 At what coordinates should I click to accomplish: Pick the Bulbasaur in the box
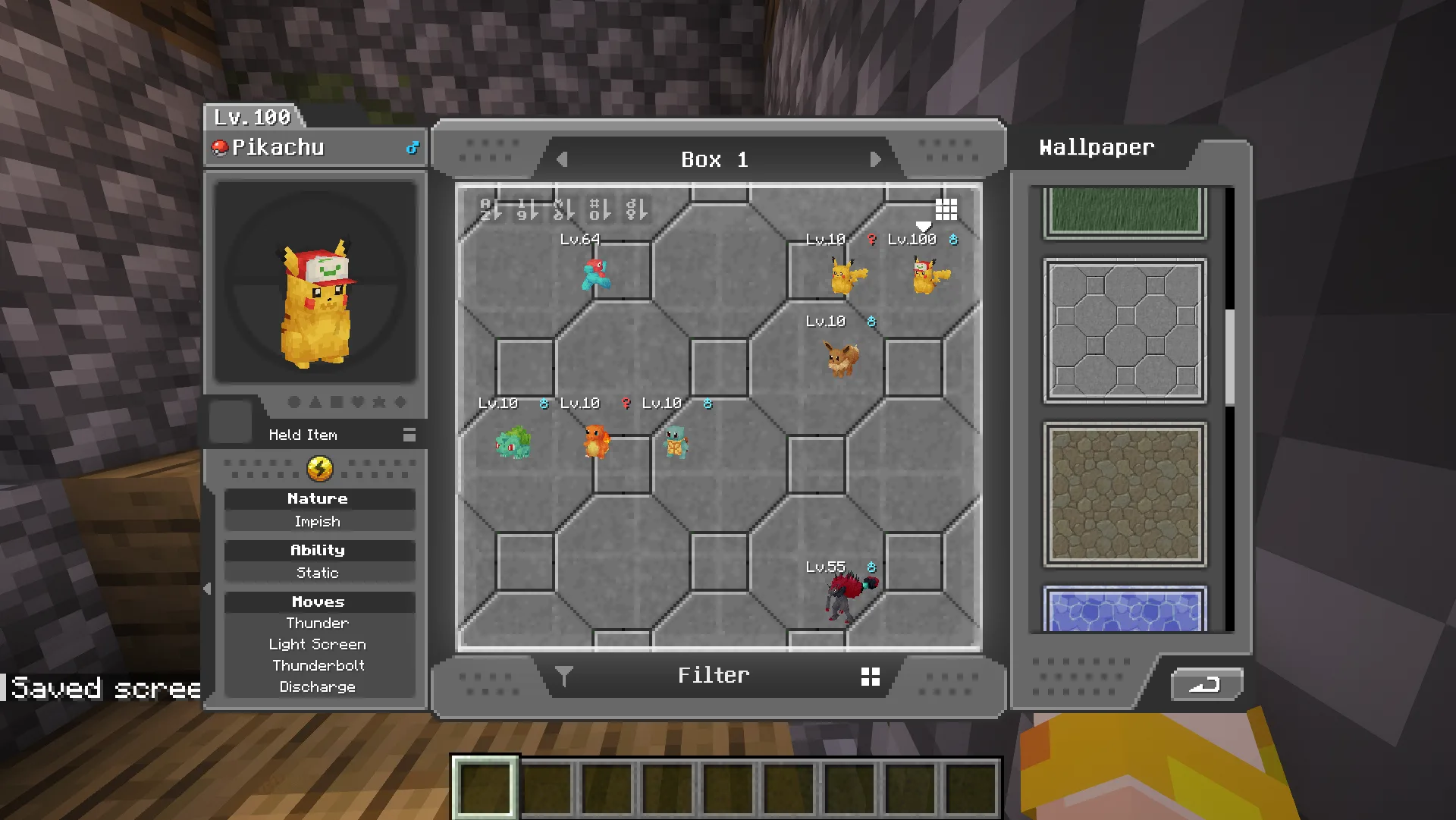(x=513, y=442)
